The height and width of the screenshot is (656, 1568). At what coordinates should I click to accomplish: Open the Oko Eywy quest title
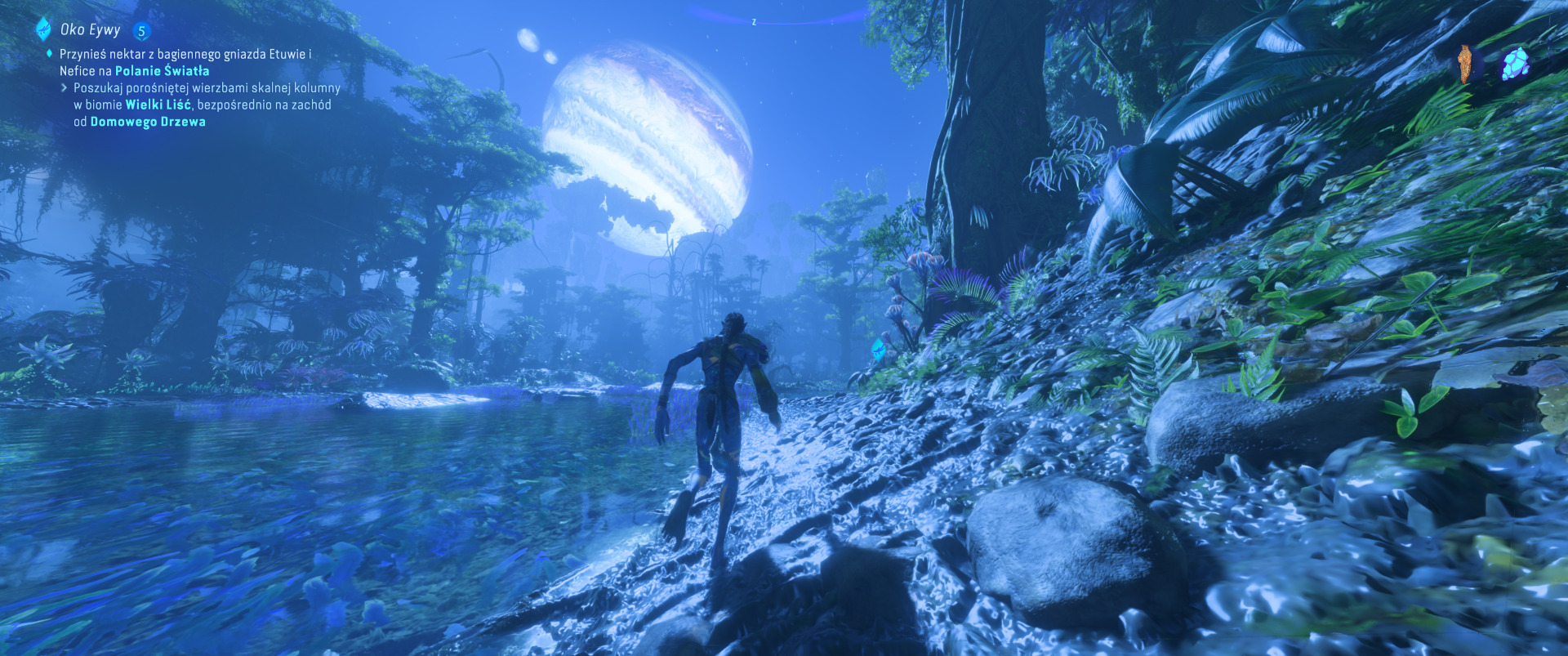click(x=90, y=30)
